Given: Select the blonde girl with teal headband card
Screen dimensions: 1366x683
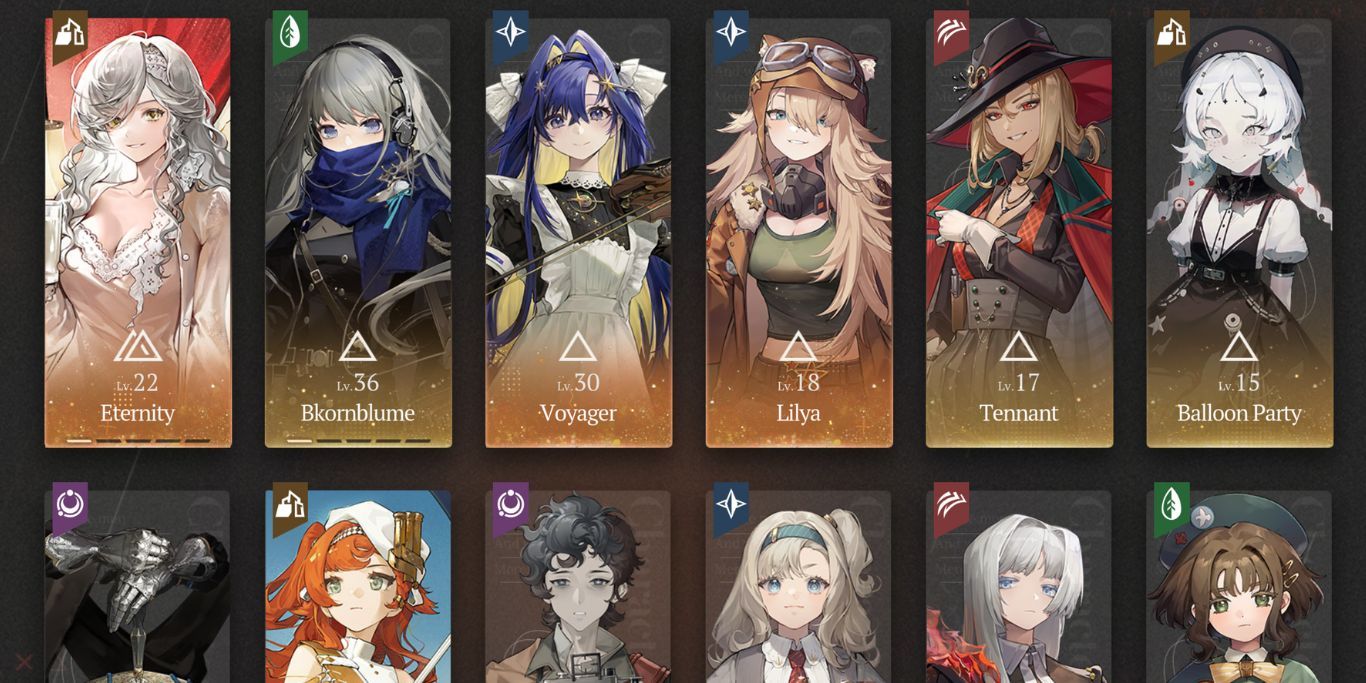Looking at the screenshot, I should [799, 588].
